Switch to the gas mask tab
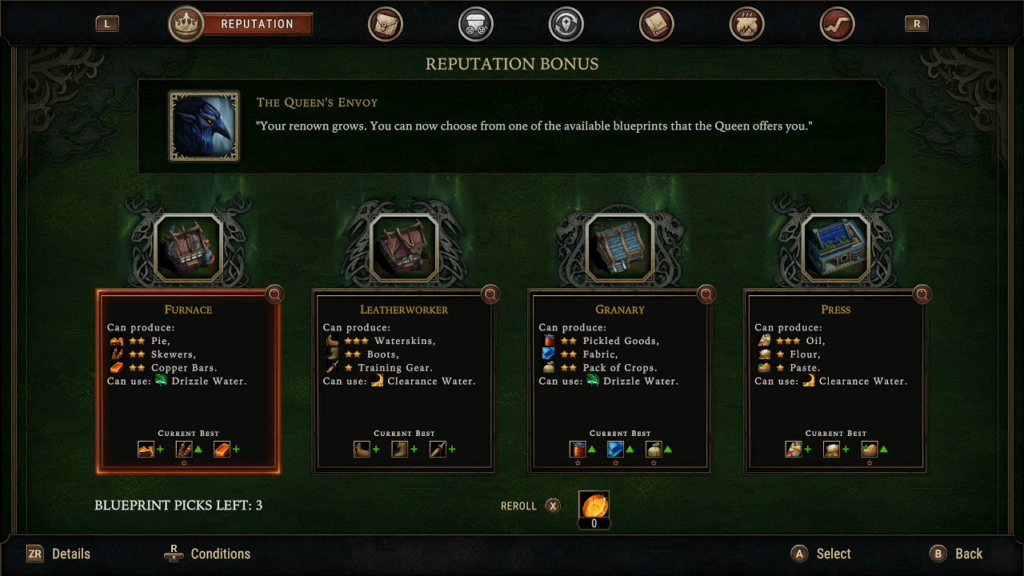The image size is (1024, 576). click(475, 24)
